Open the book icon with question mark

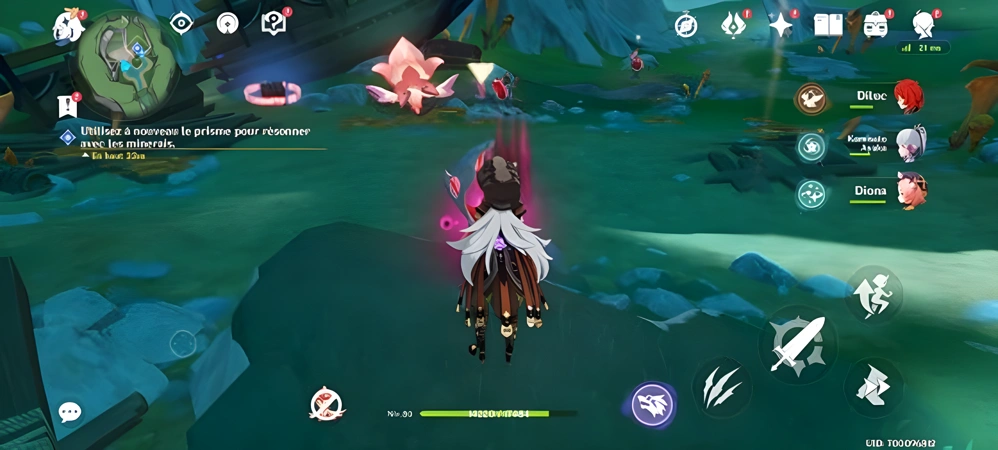tap(273, 23)
